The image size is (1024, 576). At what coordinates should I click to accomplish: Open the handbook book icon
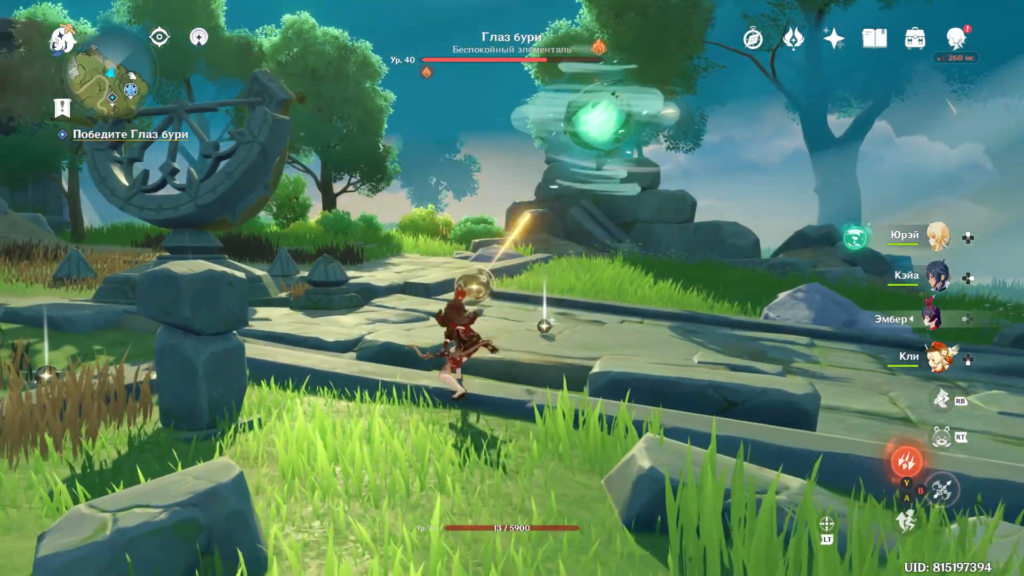874,38
